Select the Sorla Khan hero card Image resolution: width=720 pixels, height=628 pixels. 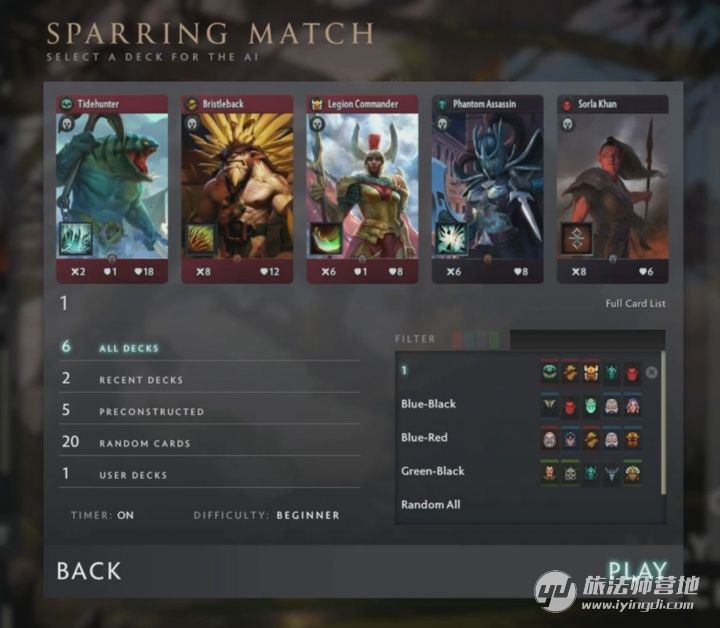click(x=612, y=189)
